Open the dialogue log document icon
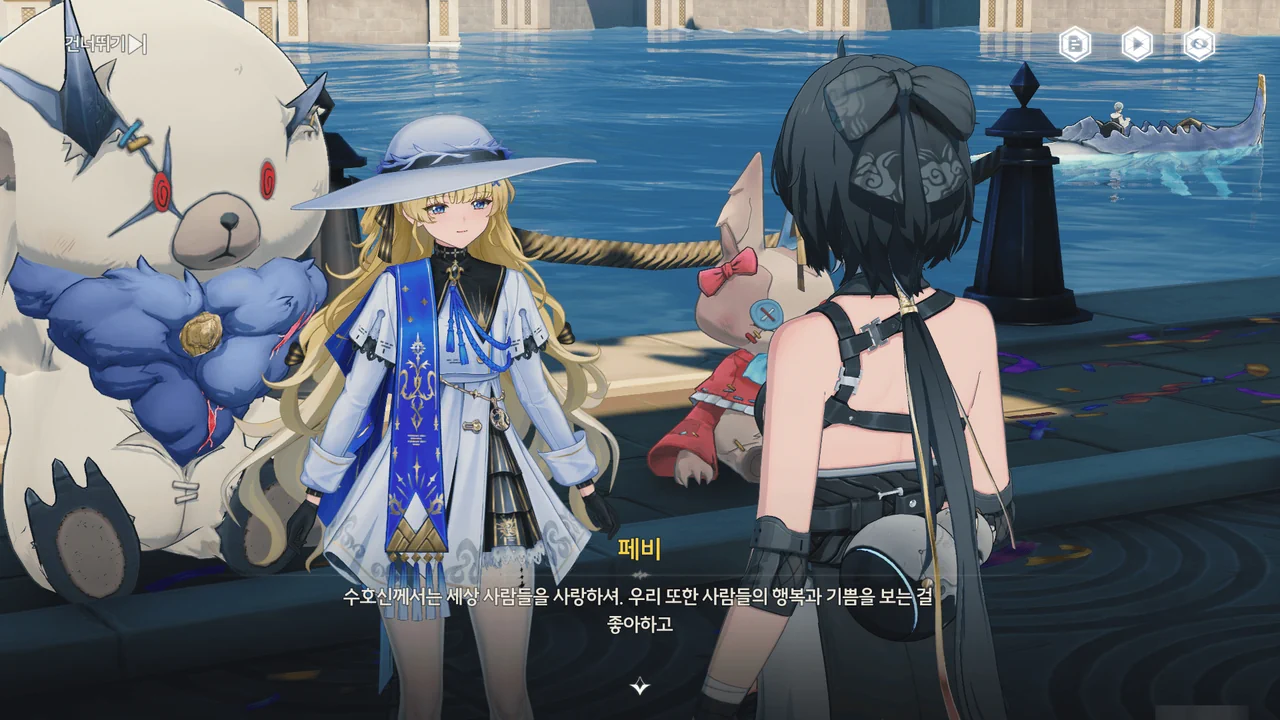The height and width of the screenshot is (720, 1280). click(1075, 44)
